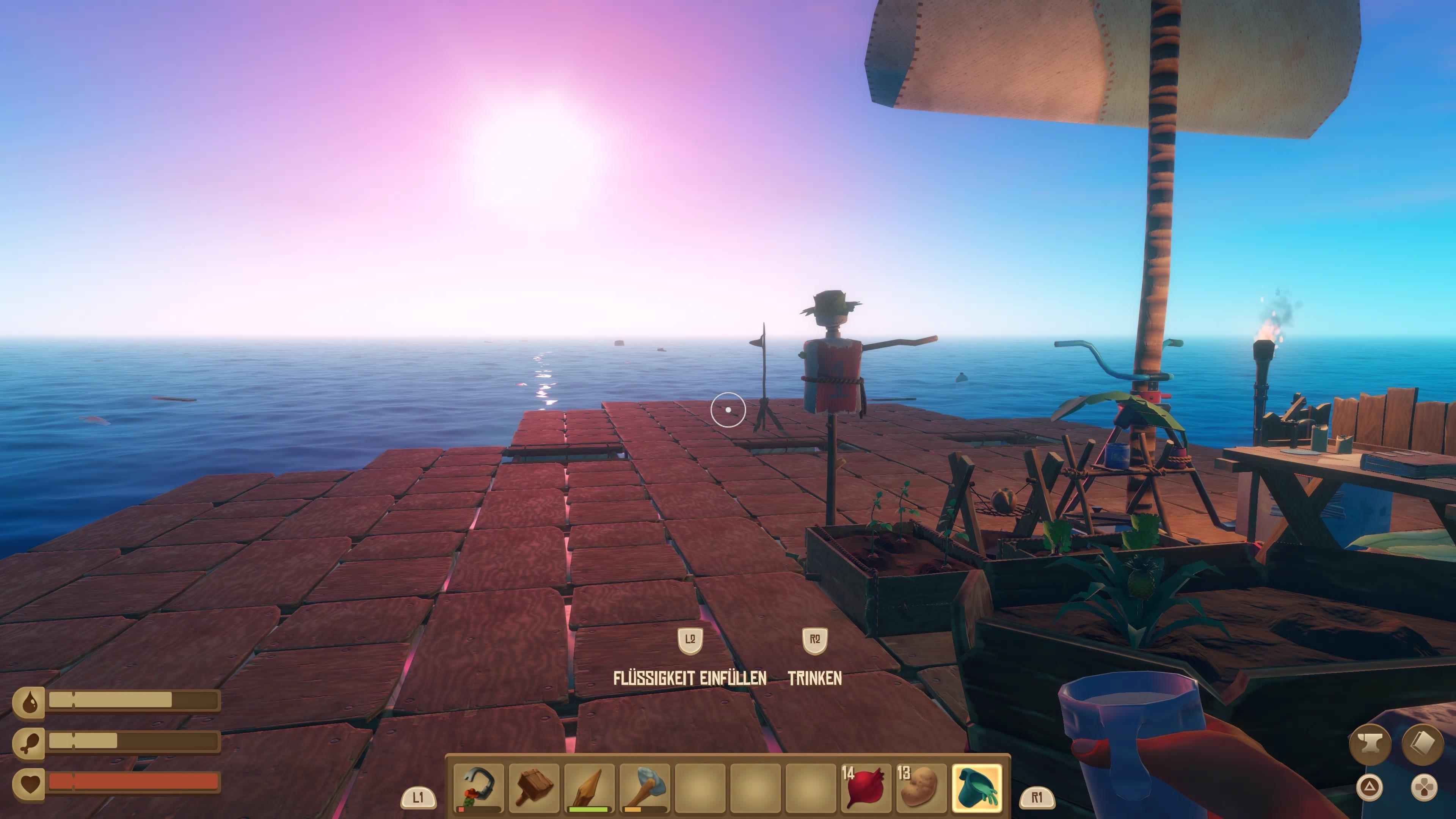Choose the wooden spear hotbar slot
Screen dimensions: 1456x819
coord(589,788)
